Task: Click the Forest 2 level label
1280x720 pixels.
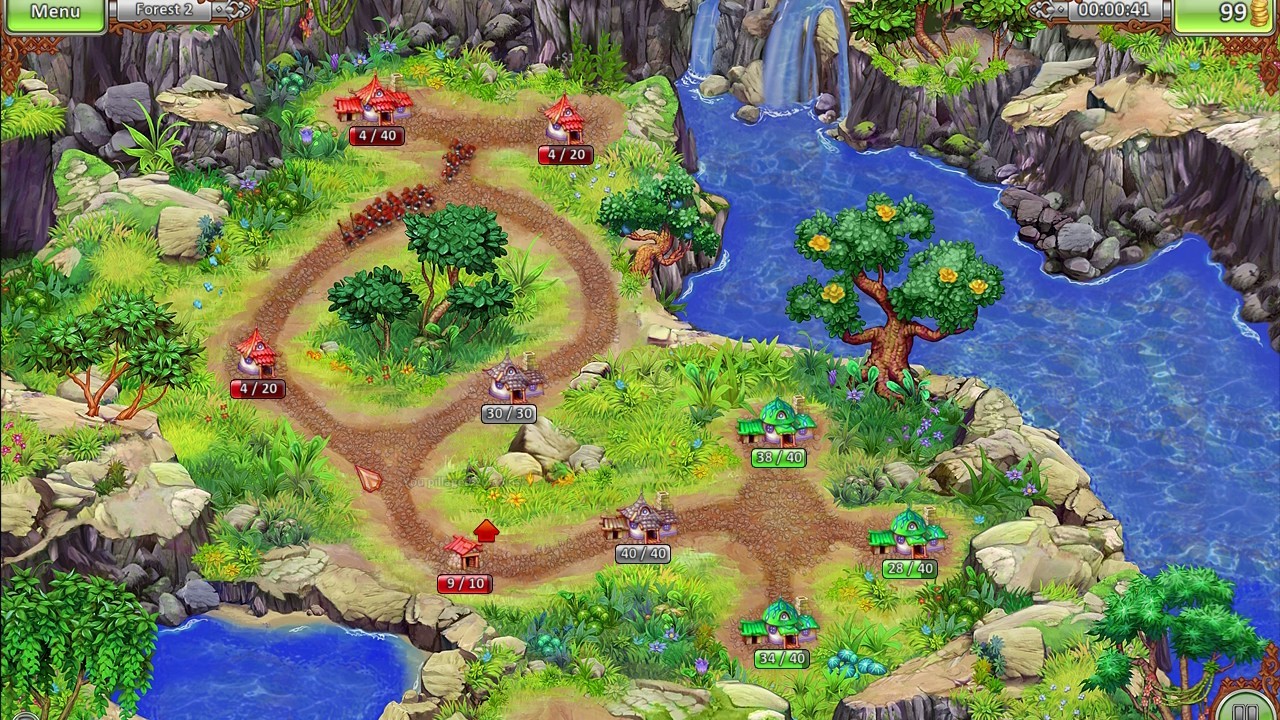Action: (163, 10)
